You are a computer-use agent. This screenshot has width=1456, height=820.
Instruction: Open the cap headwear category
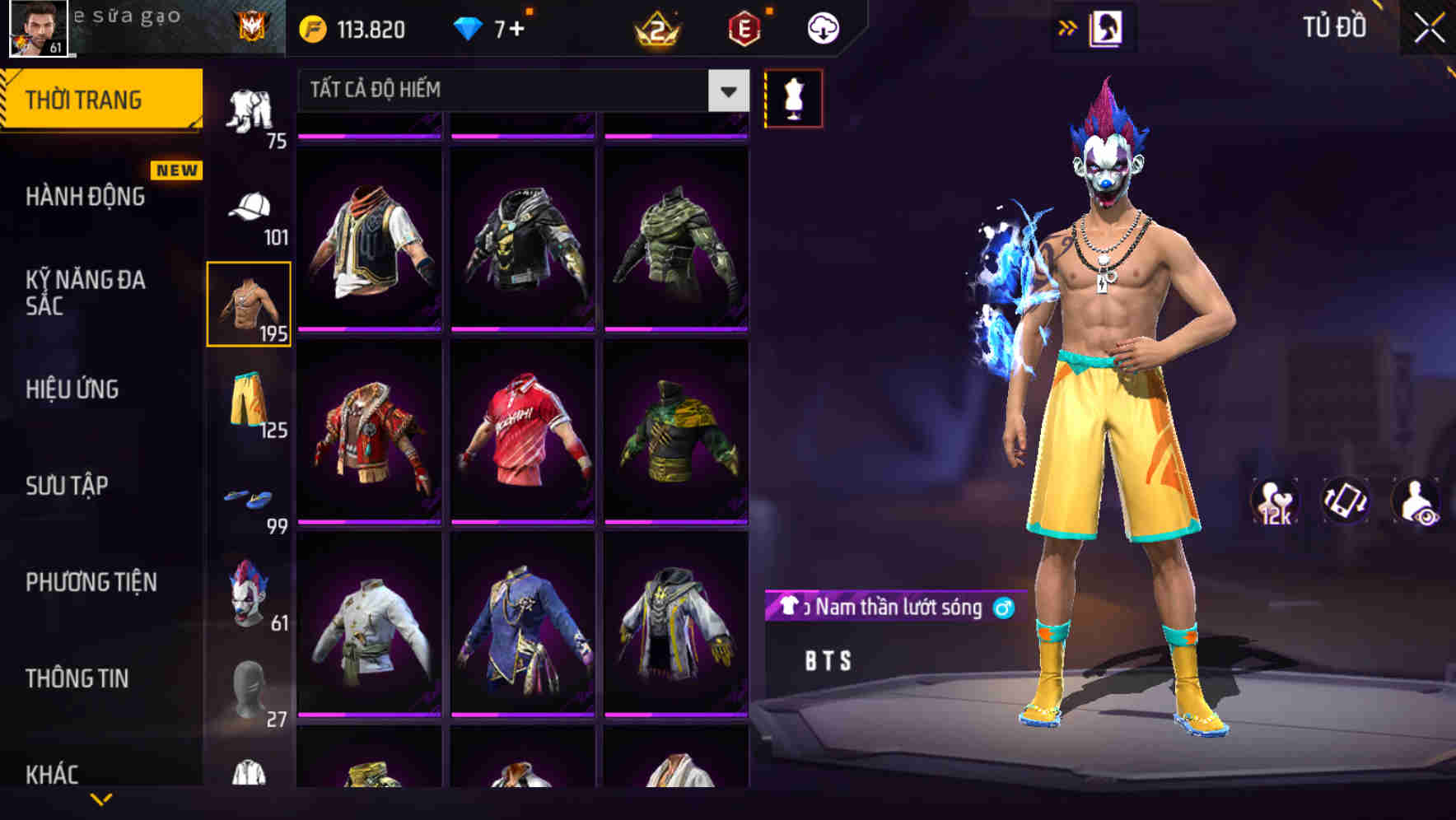click(249, 208)
